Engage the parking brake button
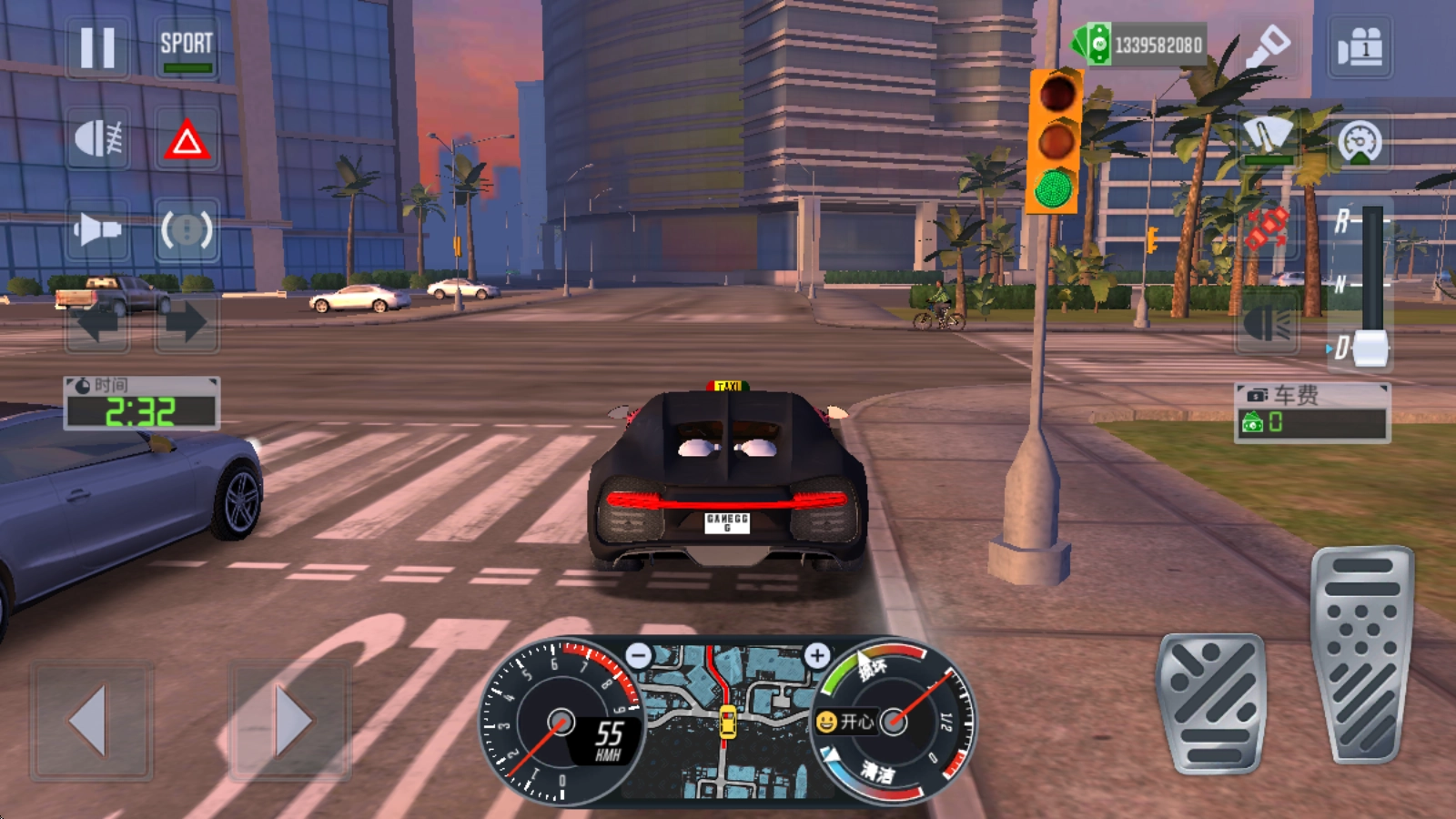 pyautogui.click(x=187, y=229)
